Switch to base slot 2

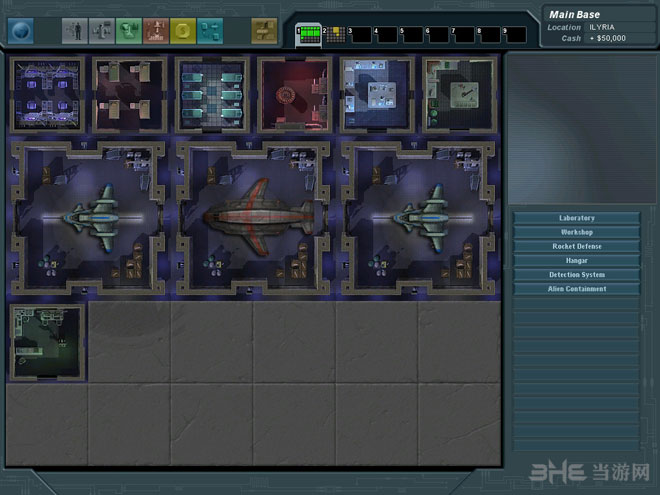pyautogui.click(x=334, y=36)
